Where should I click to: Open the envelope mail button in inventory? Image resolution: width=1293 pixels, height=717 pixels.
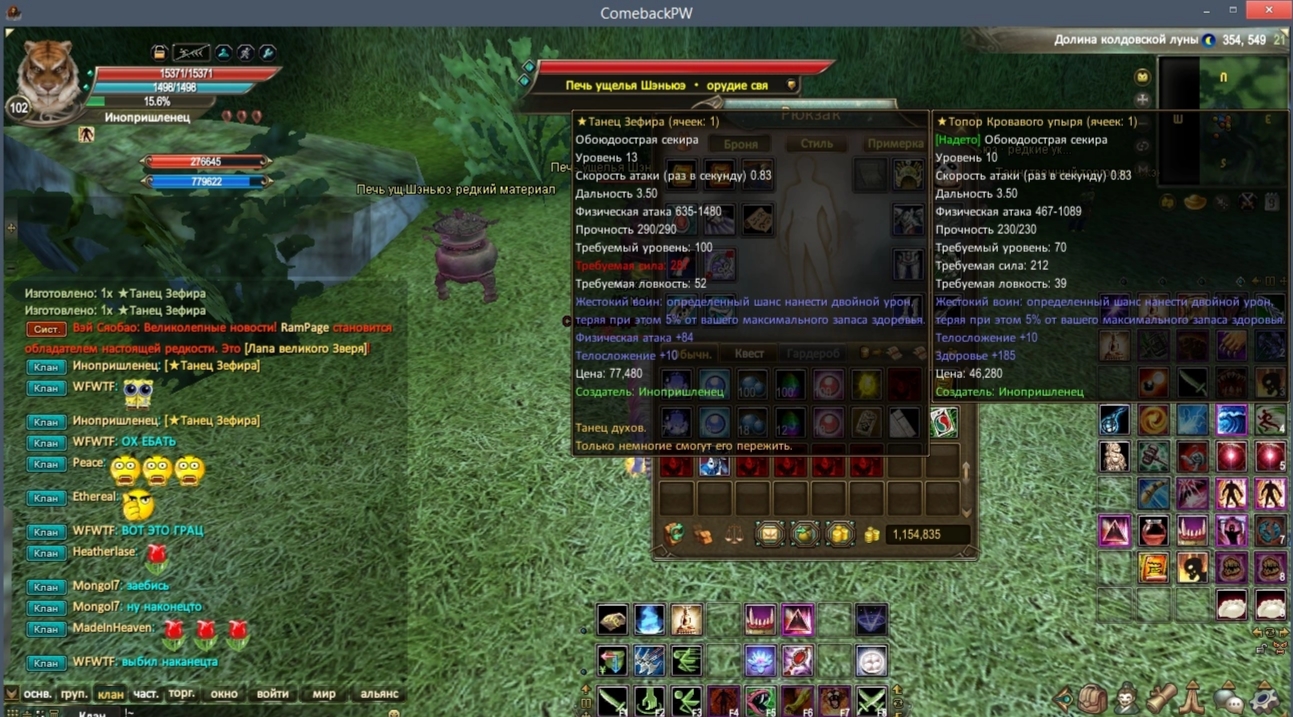tap(769, 535)
